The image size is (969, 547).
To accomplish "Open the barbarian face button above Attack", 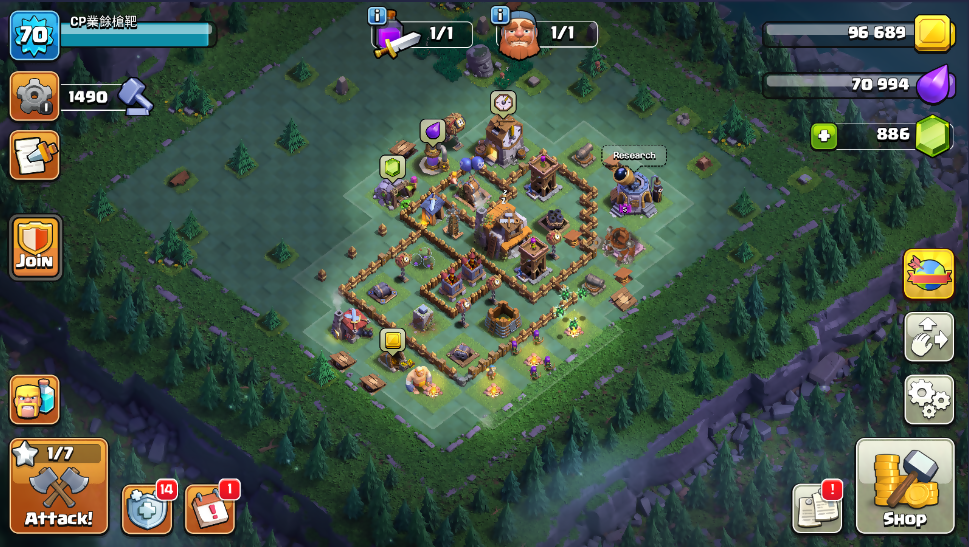I will (34, 399).
